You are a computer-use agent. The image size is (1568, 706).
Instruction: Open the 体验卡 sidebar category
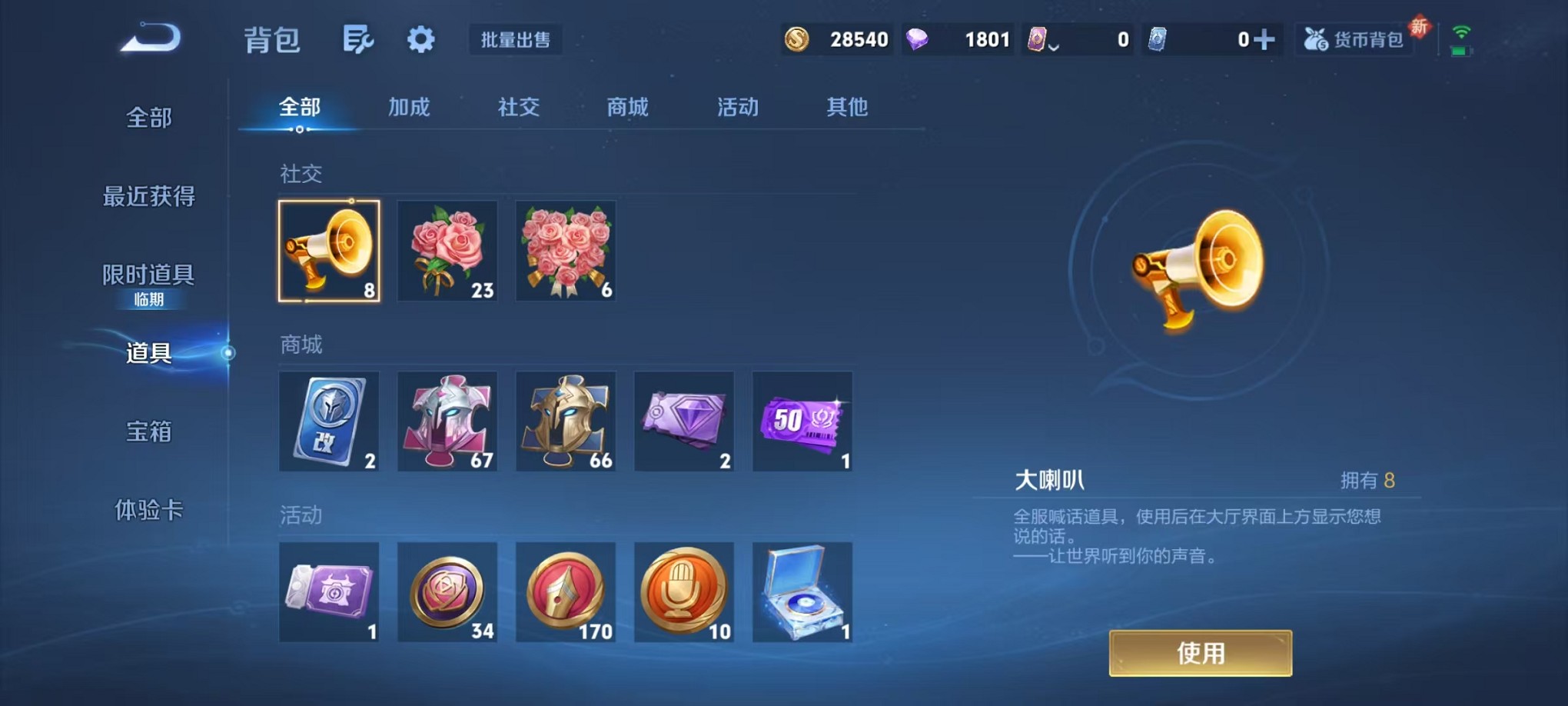pos(148,511)
